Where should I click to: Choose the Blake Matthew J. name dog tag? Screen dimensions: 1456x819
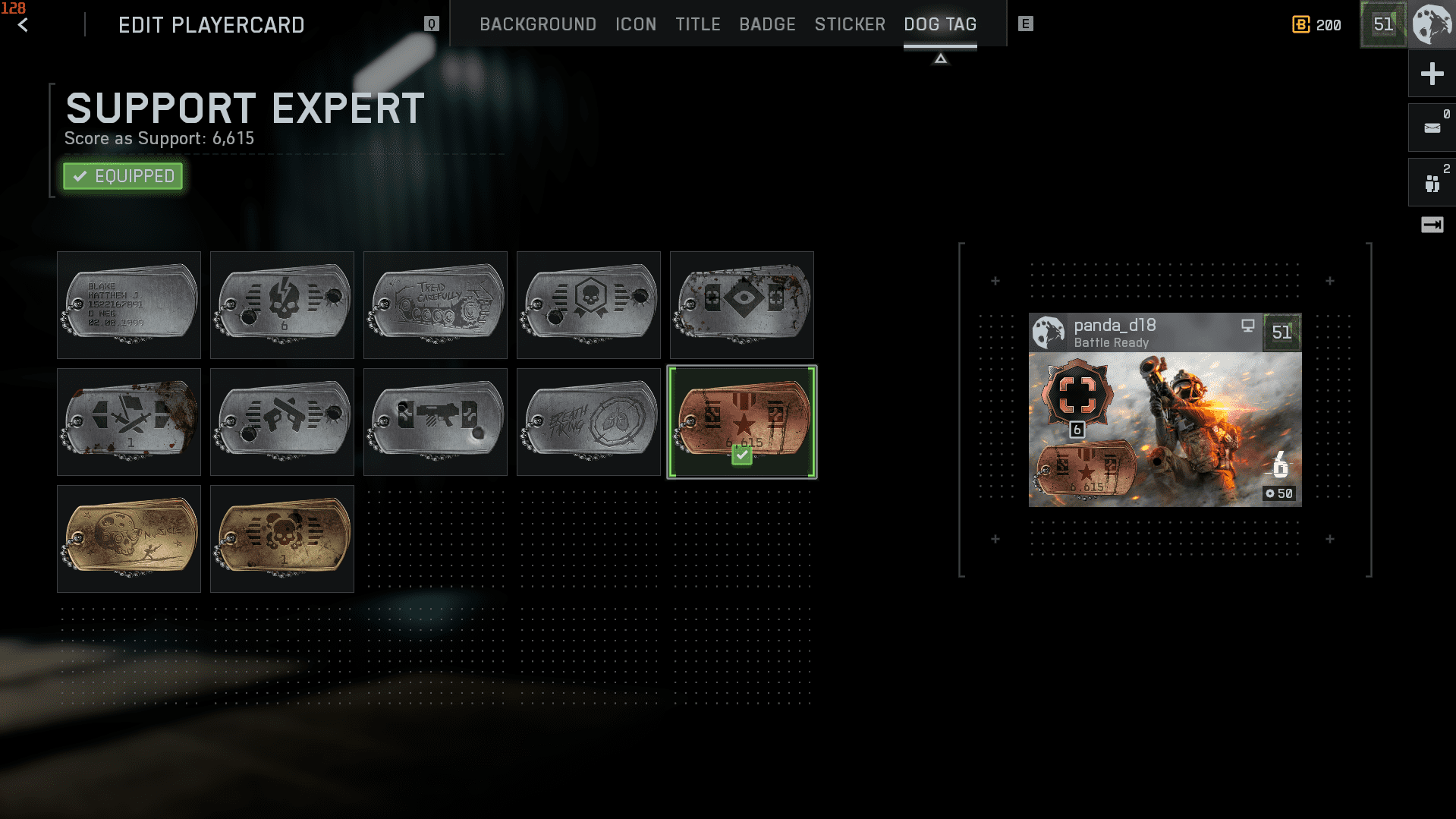point(129,305)
